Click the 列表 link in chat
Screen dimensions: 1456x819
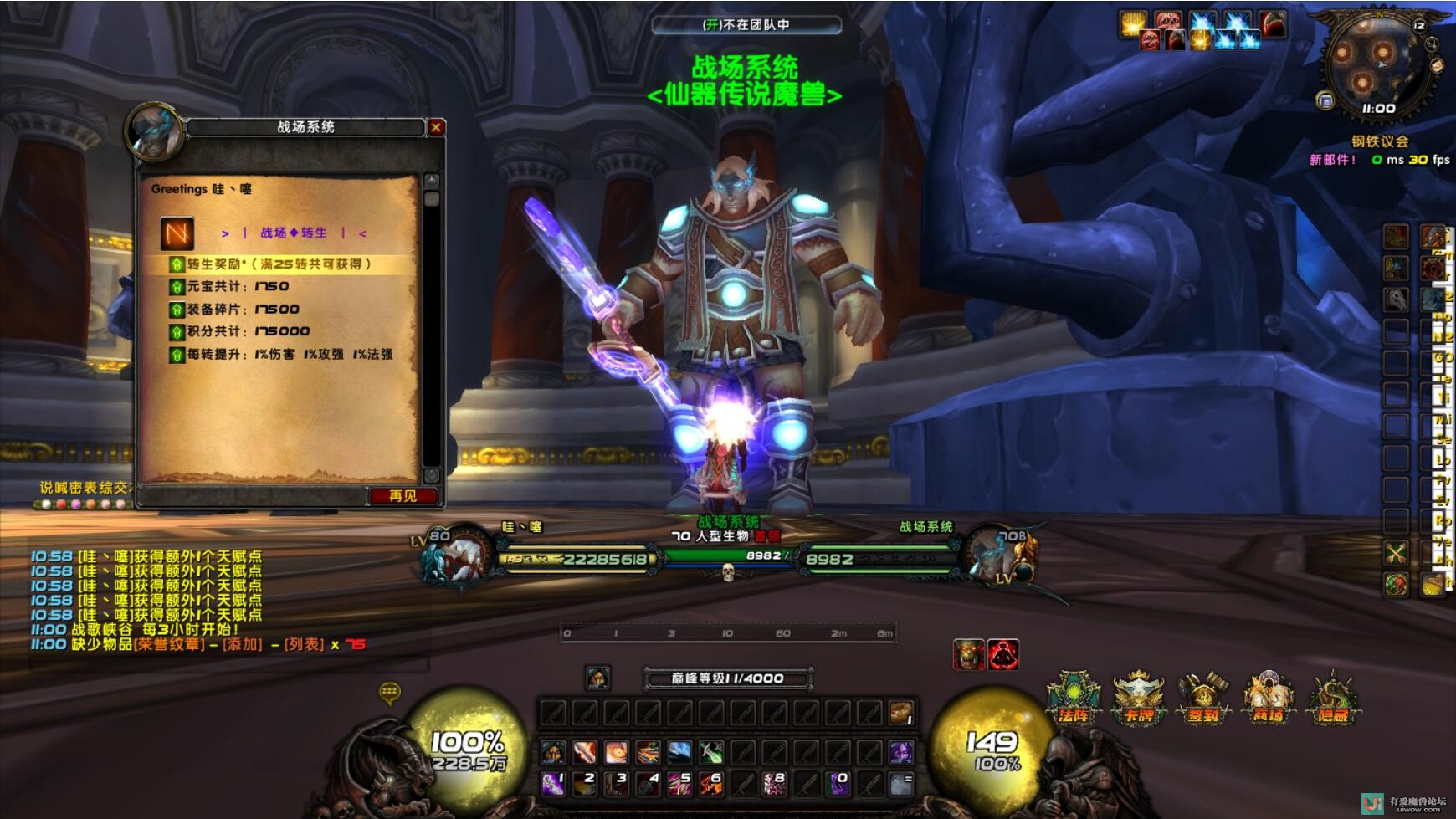pyautogui.click(x=304, y=644)
